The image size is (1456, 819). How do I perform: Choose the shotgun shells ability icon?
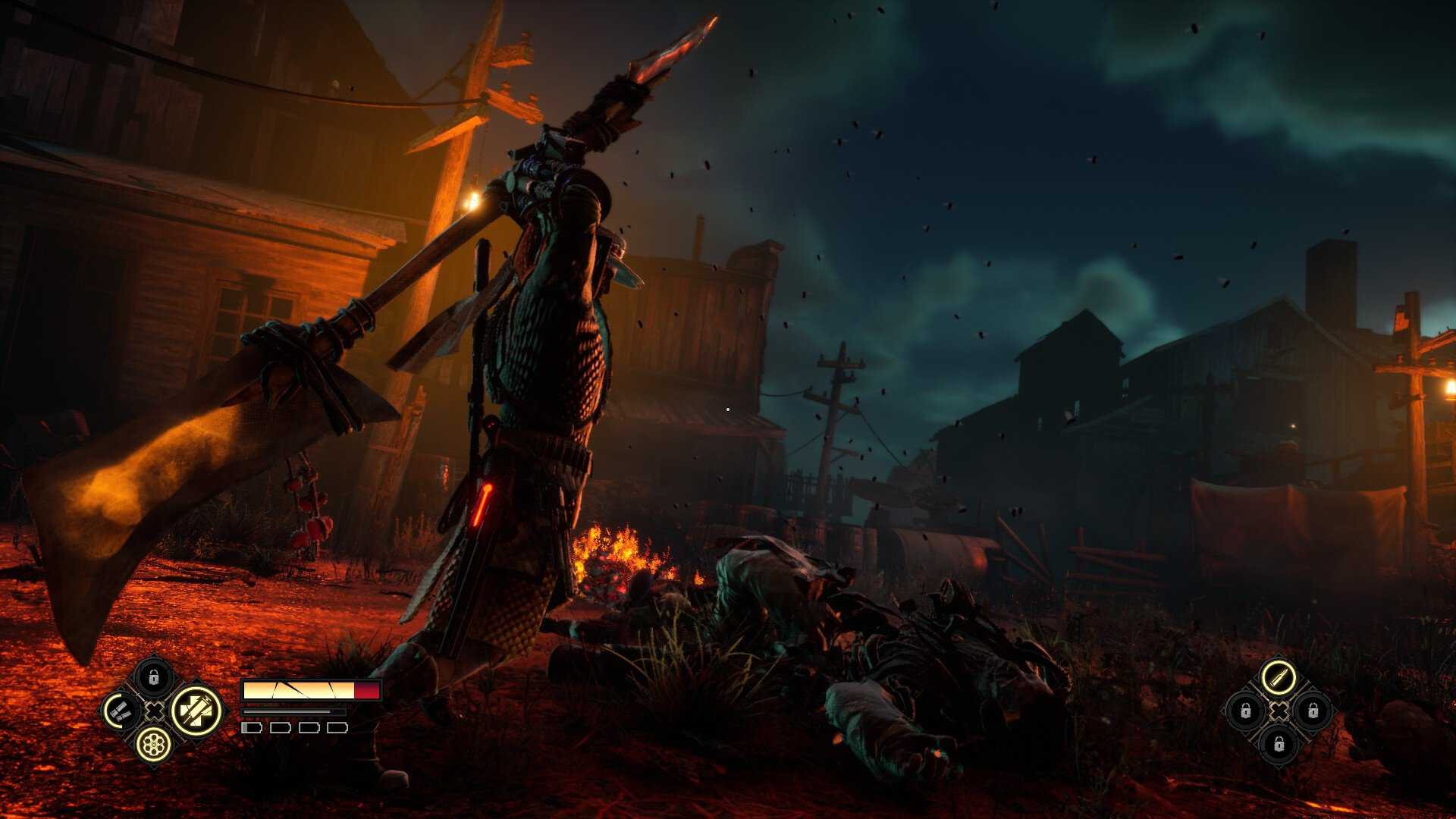[120, 711]
